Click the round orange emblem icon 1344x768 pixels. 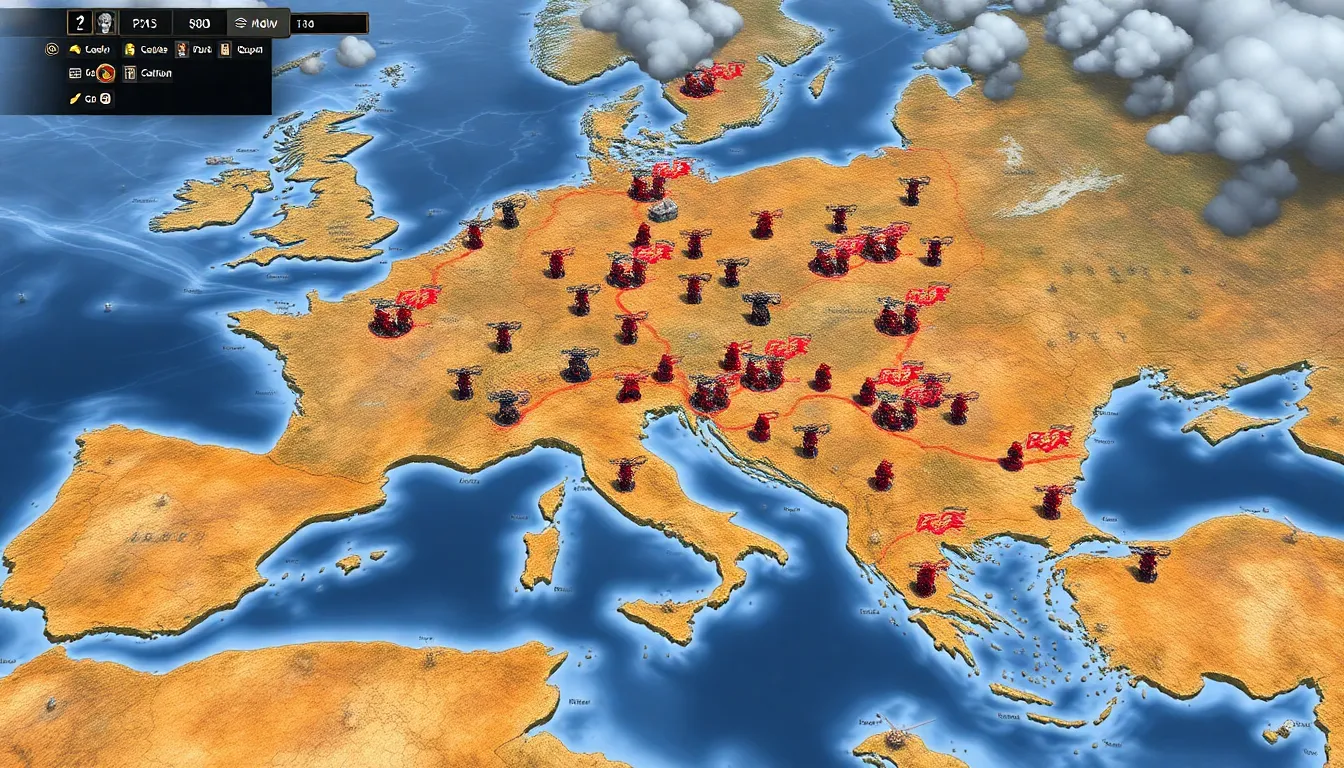coord(106,73)
